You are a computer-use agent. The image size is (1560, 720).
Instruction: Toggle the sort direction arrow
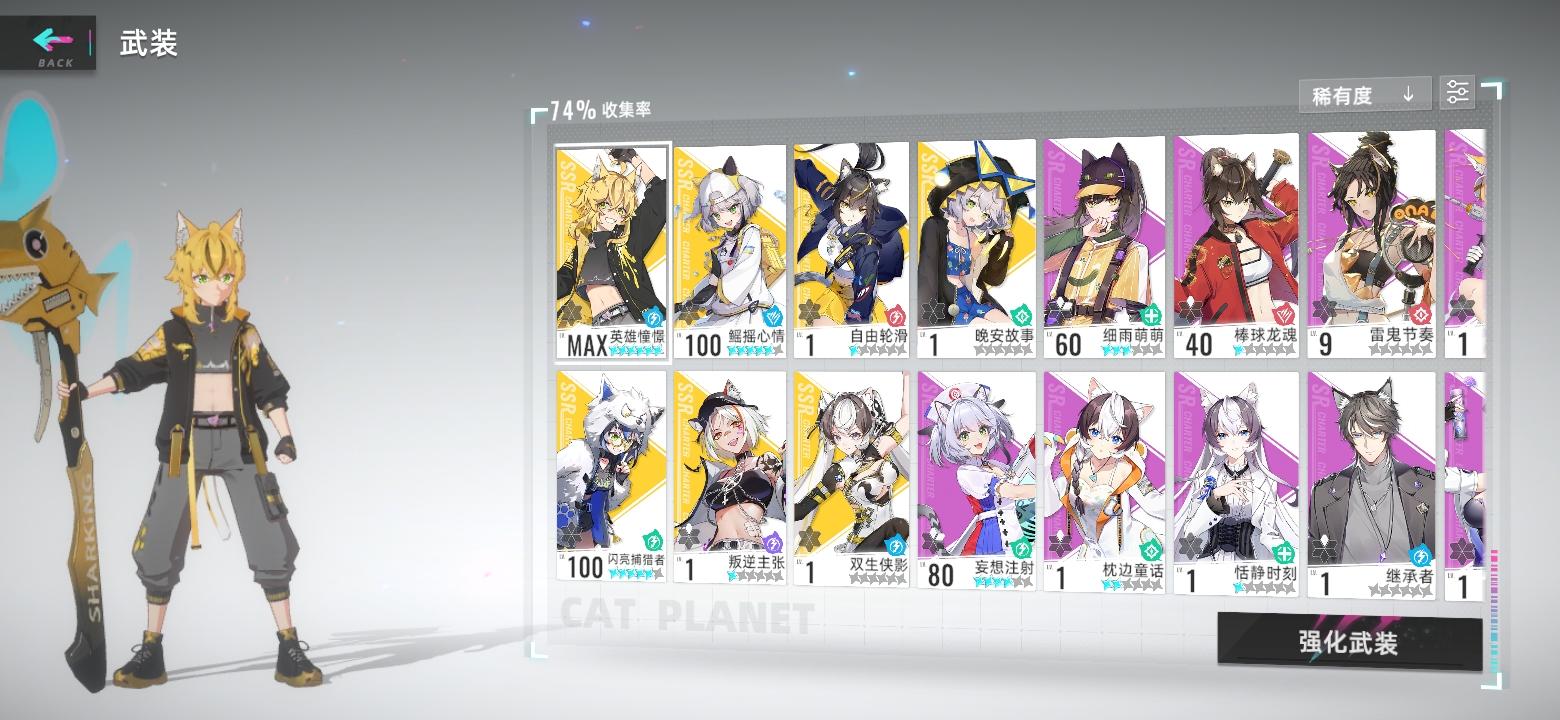pos(1410,92)
